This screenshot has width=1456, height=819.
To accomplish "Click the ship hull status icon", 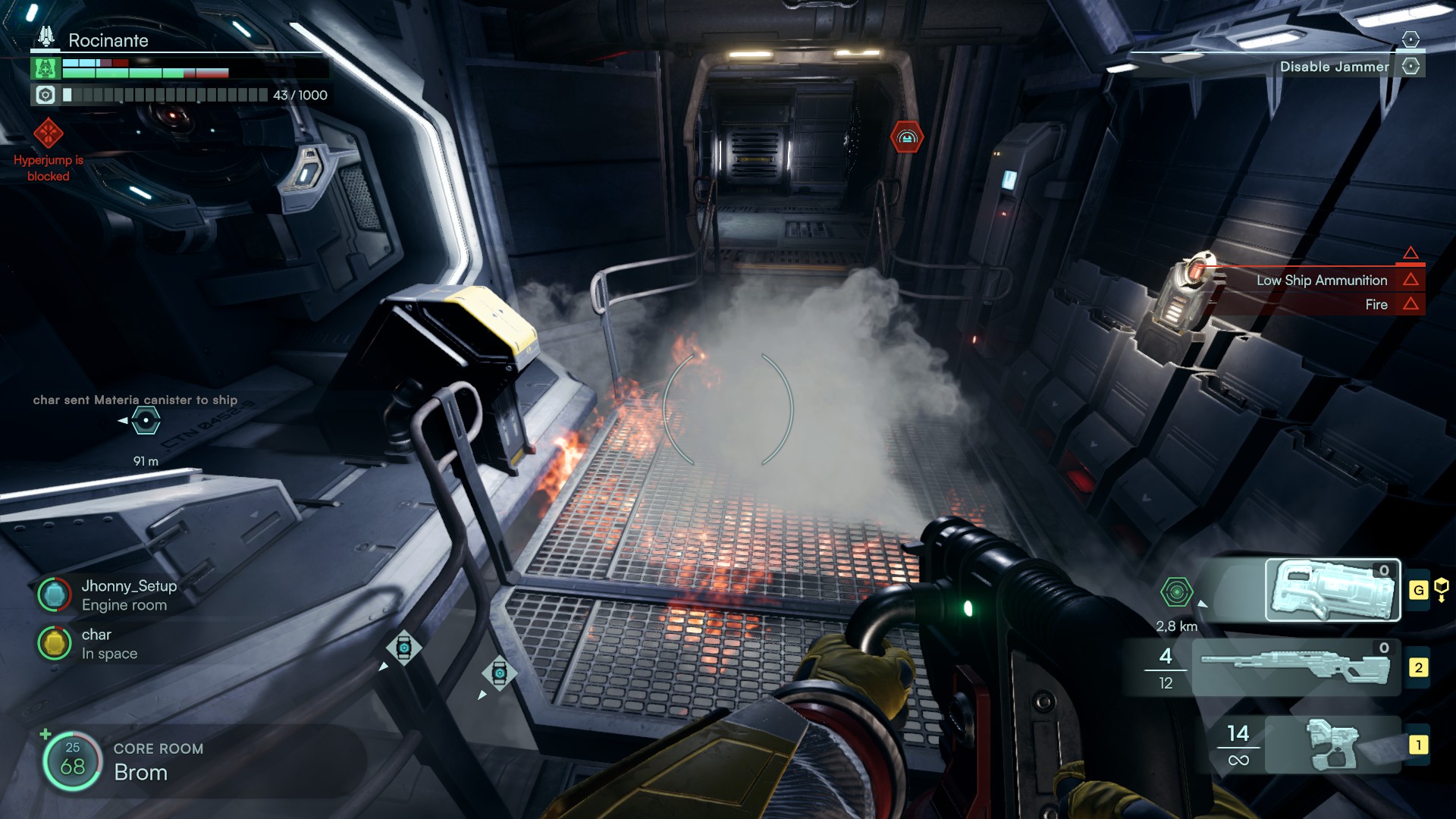I will [x=45, y=69].
